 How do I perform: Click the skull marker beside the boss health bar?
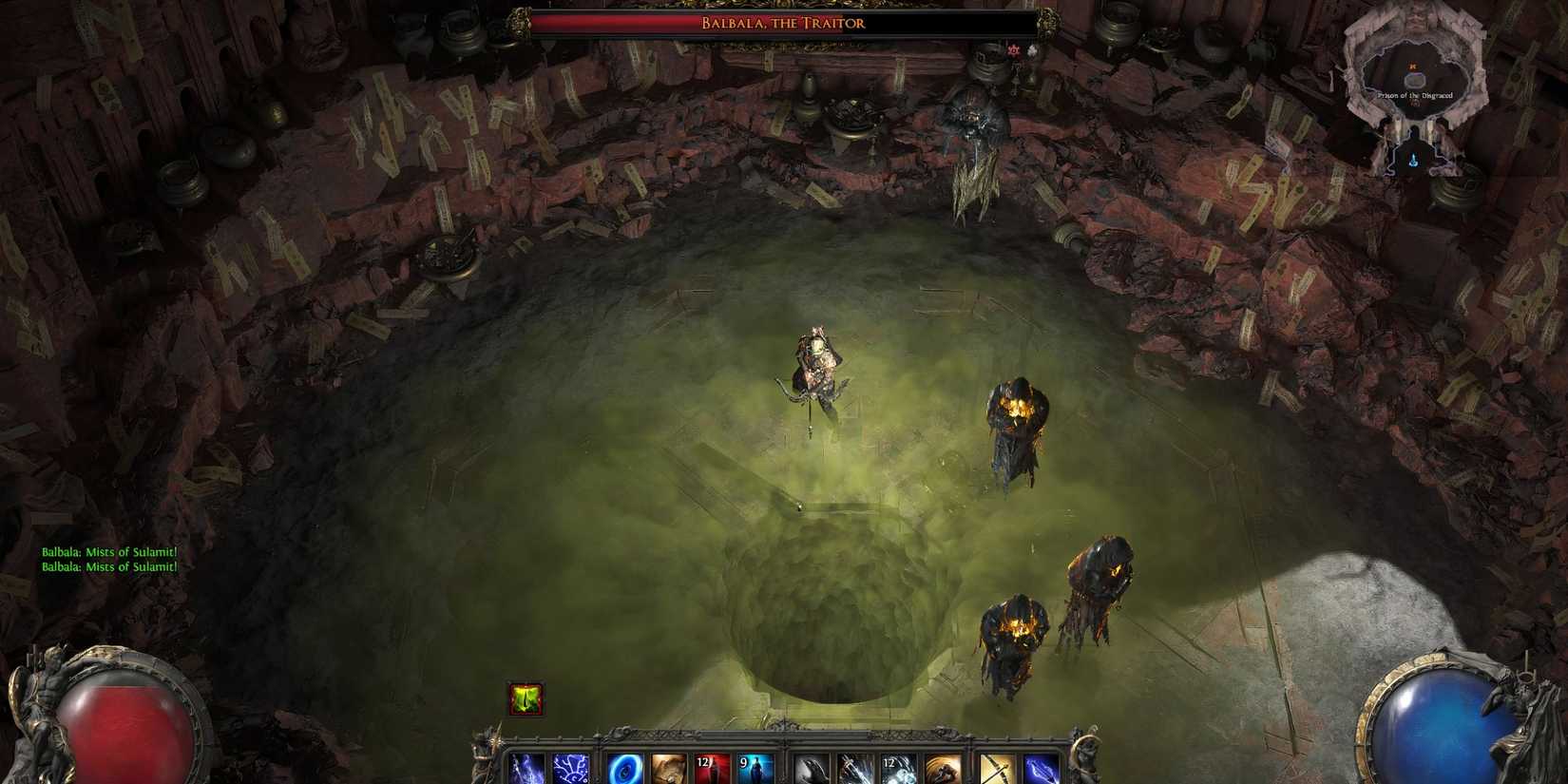pos(1014,48)
